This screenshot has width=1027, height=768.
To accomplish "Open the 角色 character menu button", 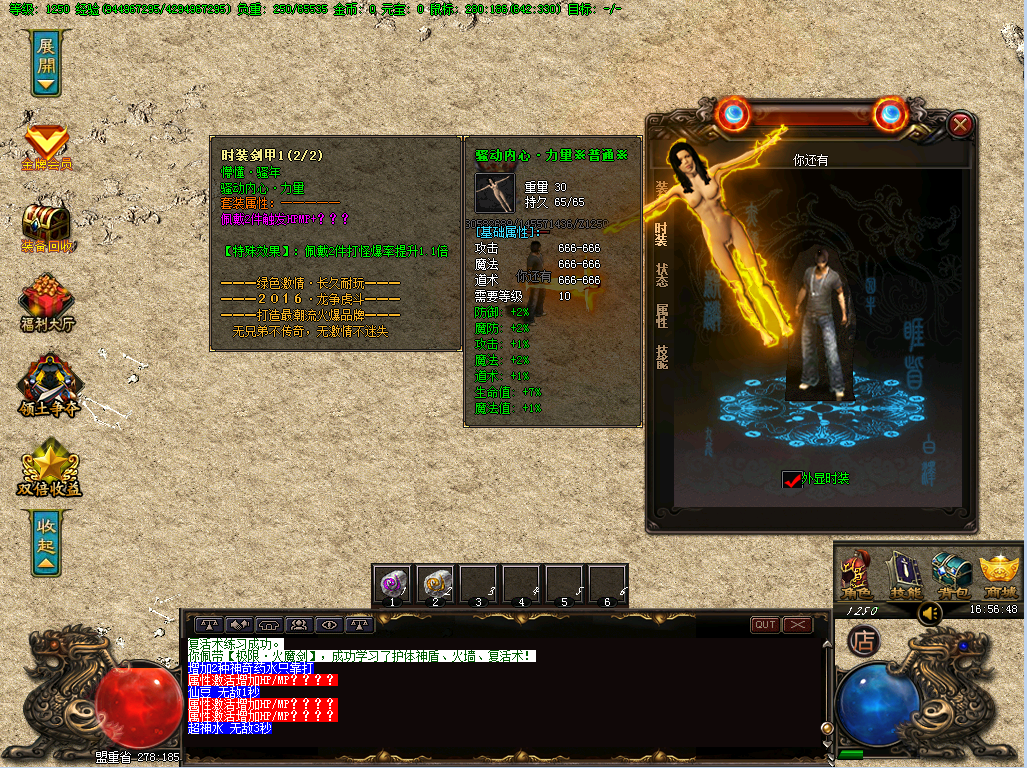I will pyautogui.click(x=858, y=575).
